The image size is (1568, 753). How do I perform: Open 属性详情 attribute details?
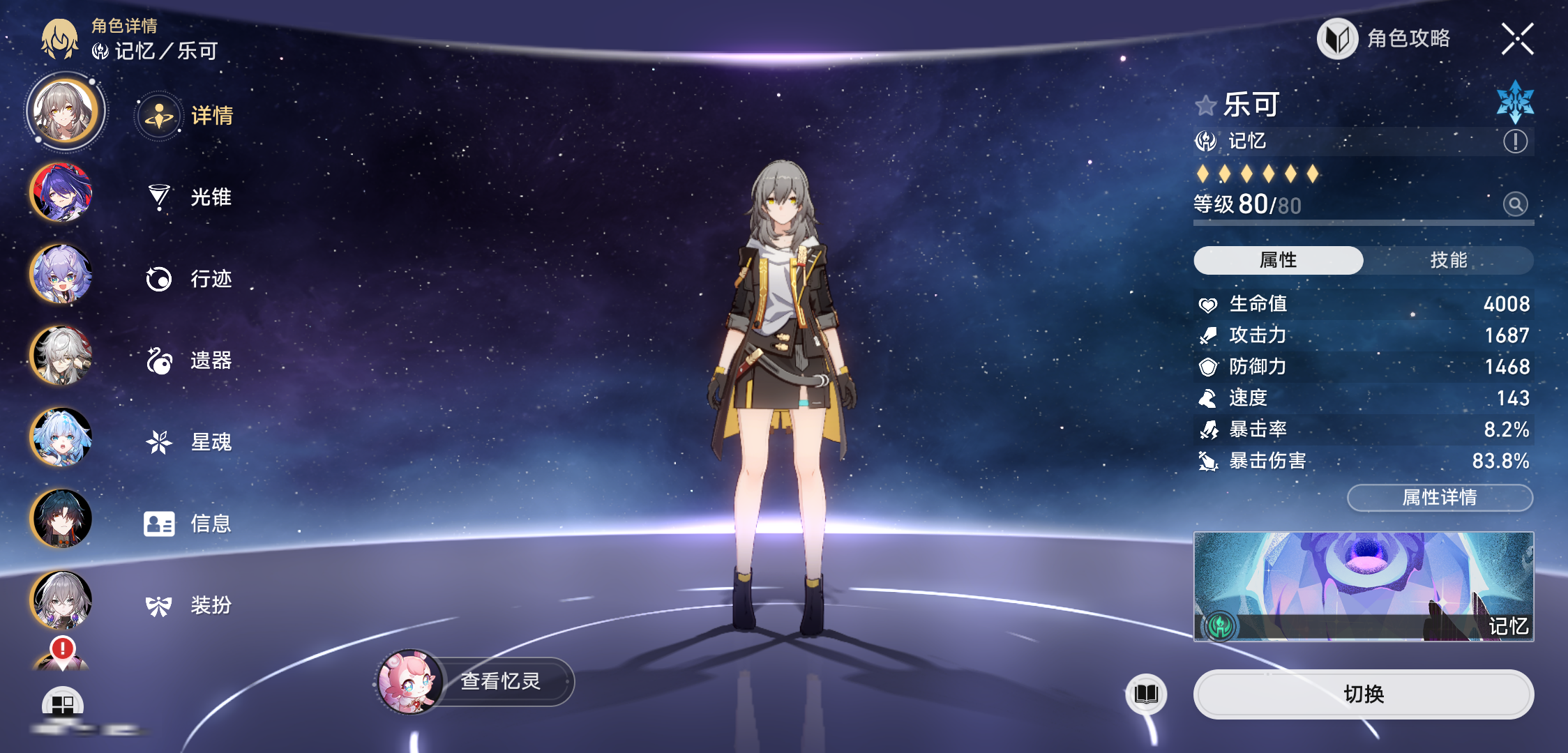coord(1440,497)
